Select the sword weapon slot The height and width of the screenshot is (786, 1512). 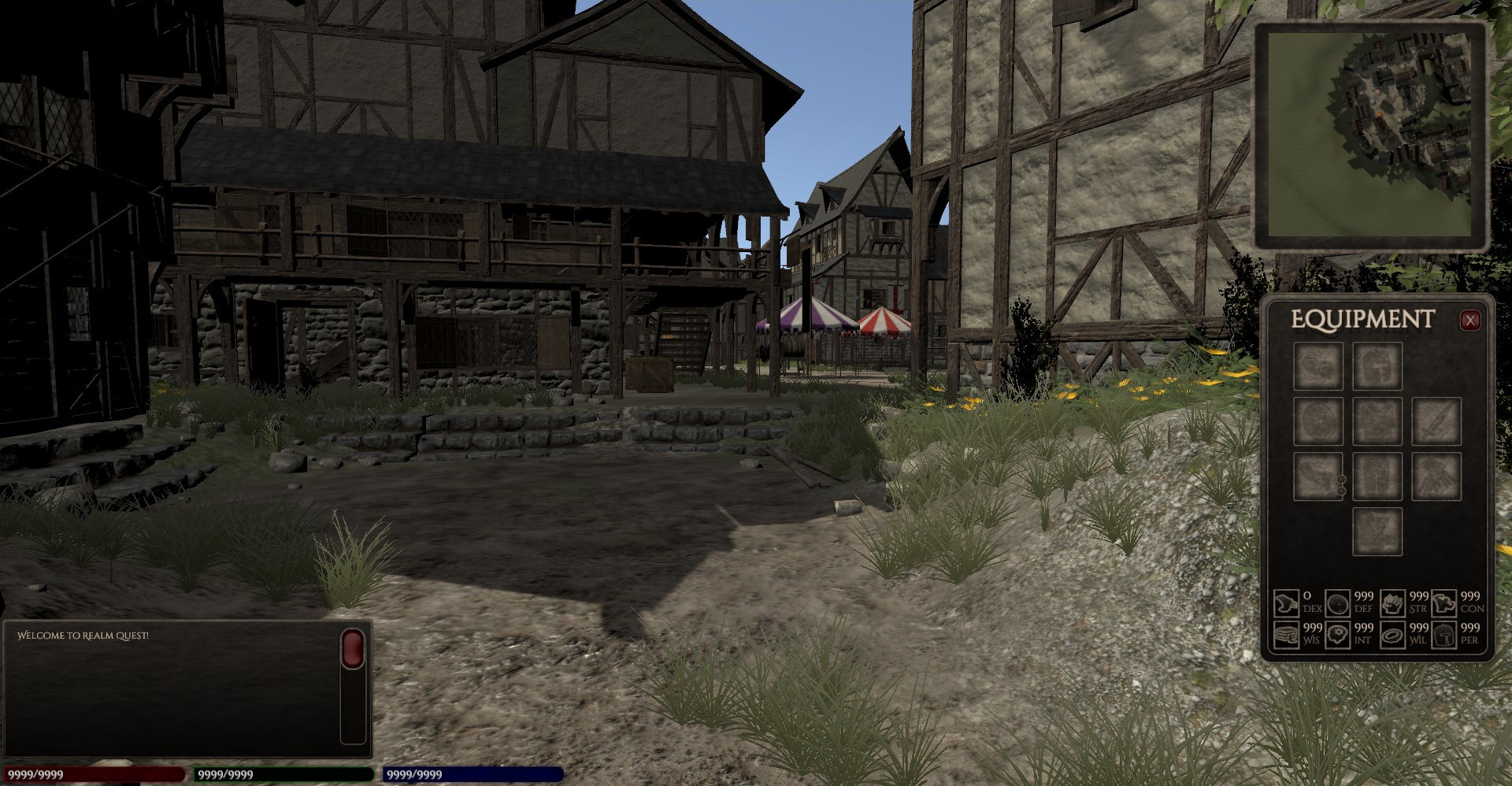point(1439,421)
